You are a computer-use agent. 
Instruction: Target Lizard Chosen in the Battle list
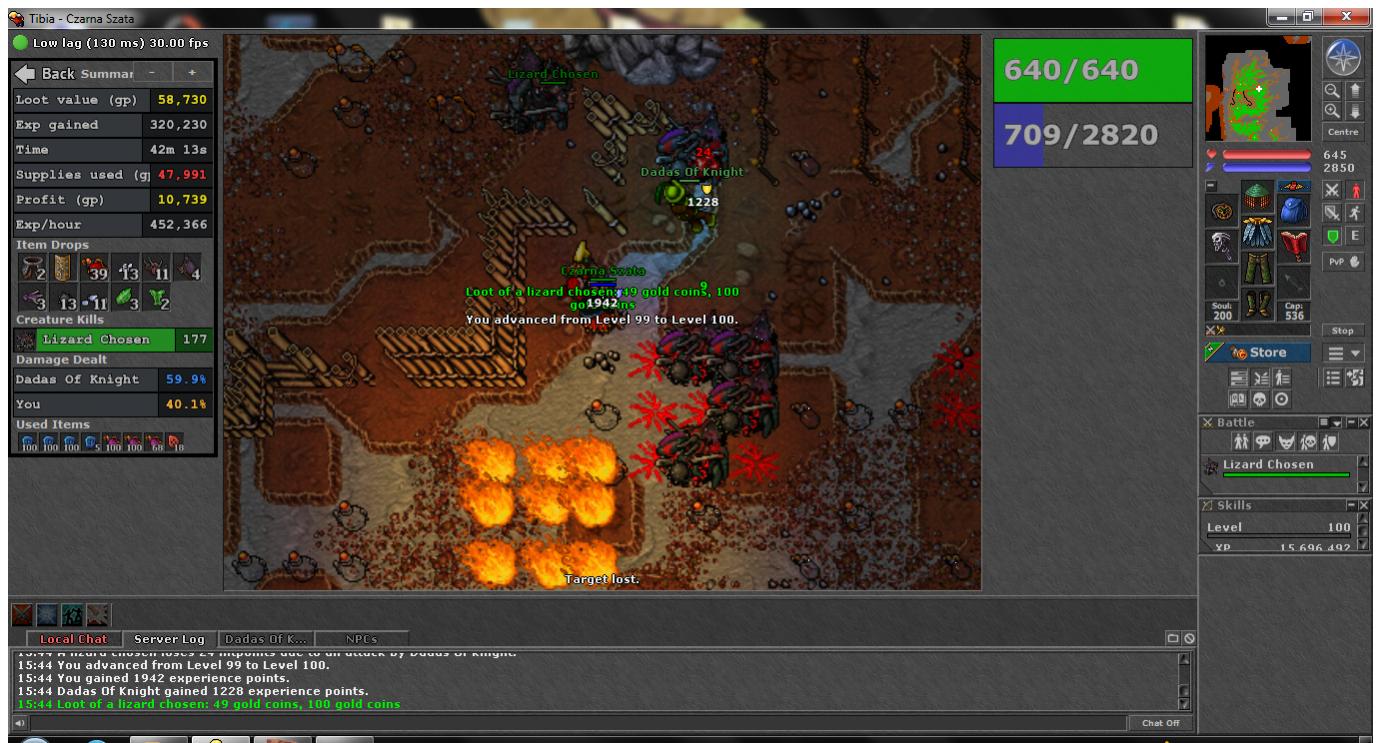(x=1268, y=465)
